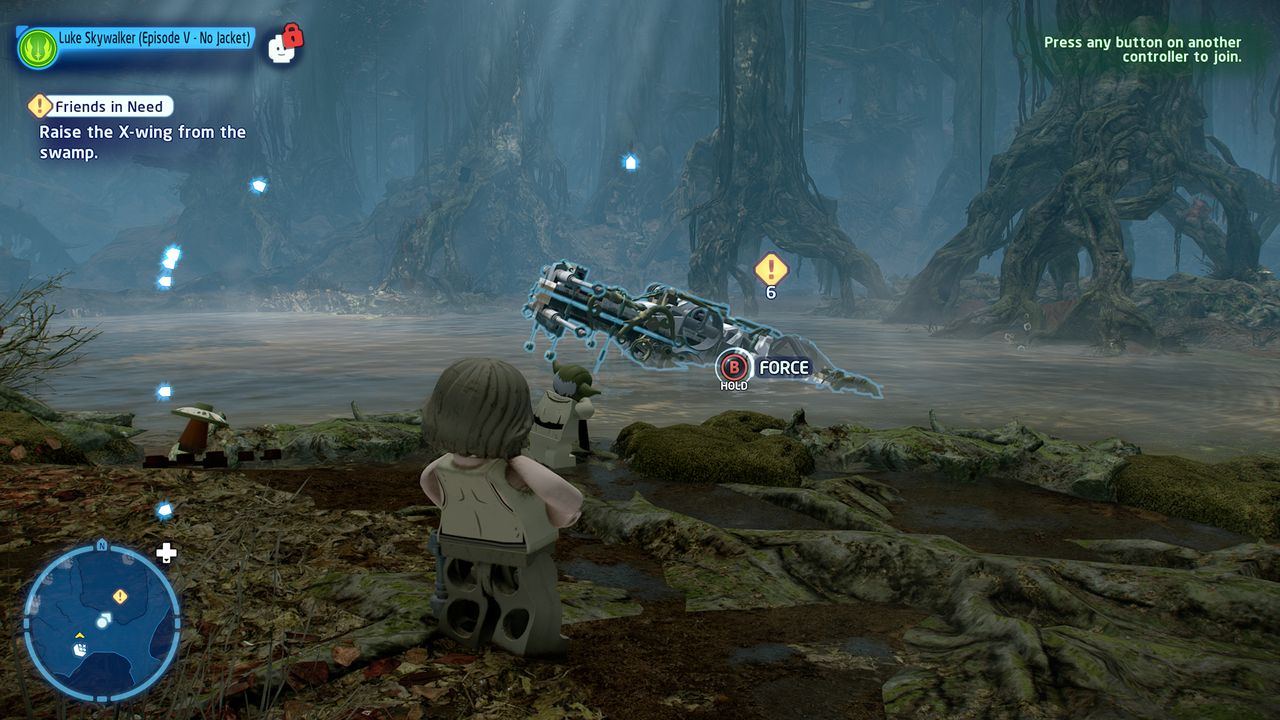Click the Luke Skywalker character nameplate
Viewport: 1280px width, 720px height.
[x=154, y=39]
